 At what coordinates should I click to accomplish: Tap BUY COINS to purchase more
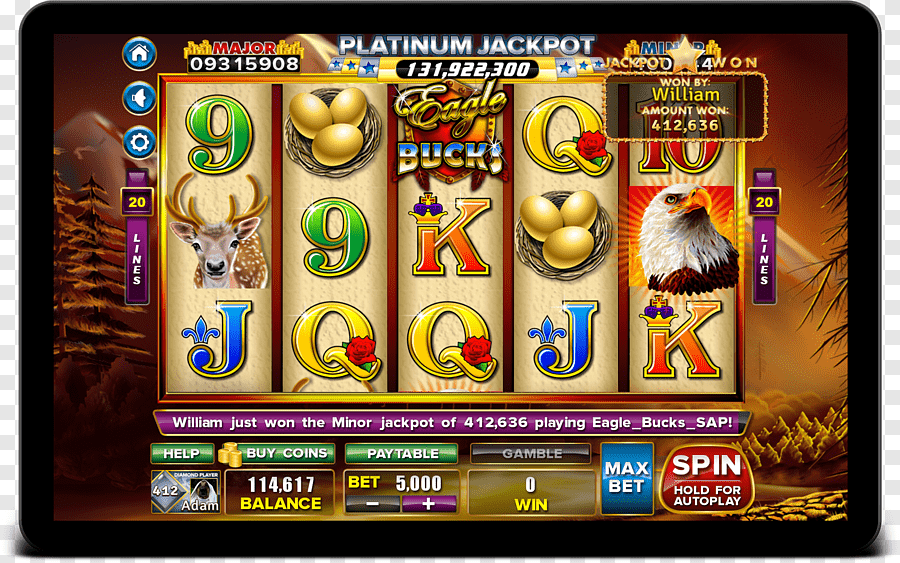tap(278, 453)
